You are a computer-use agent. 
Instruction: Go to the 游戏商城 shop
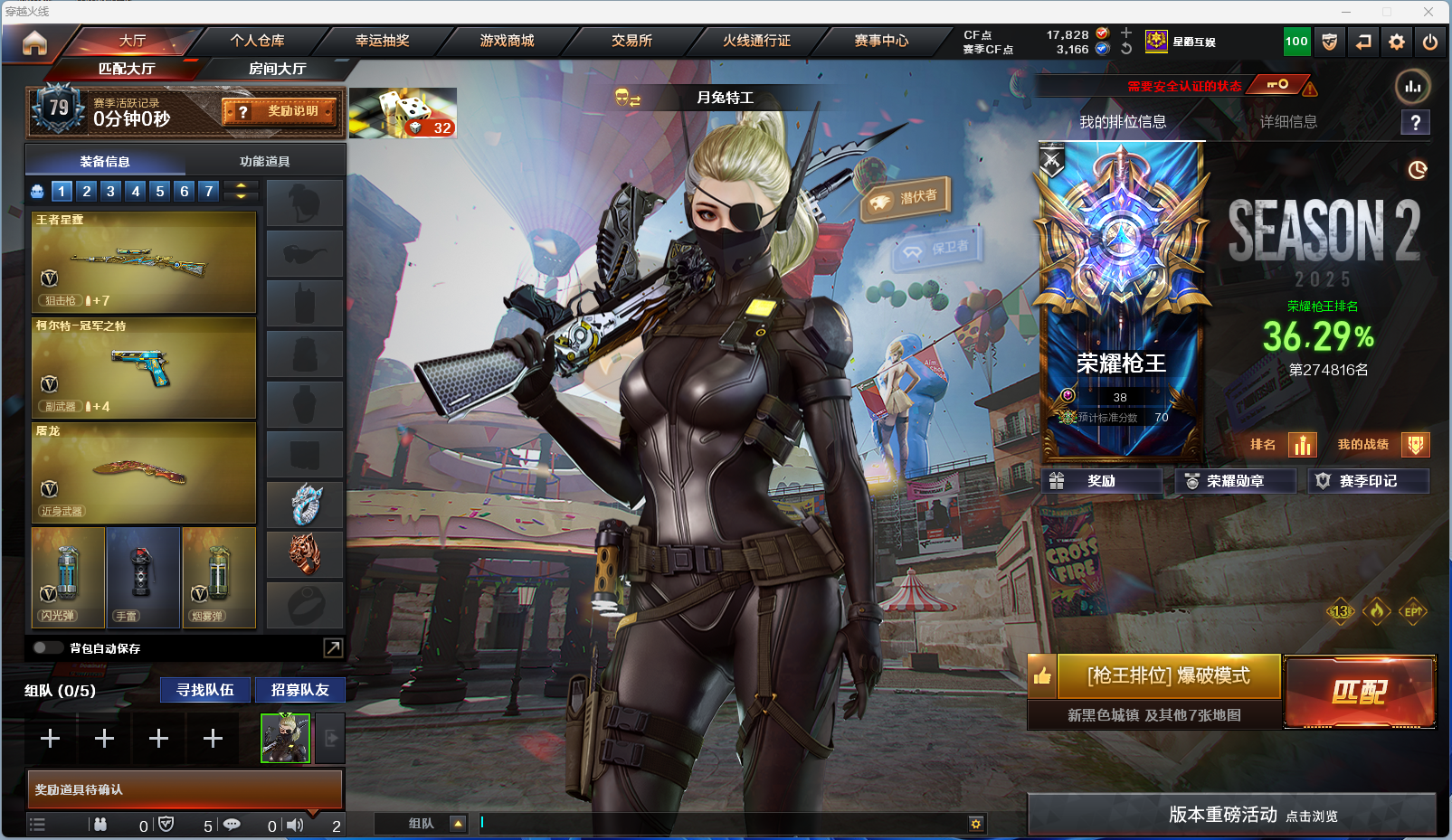tap(507, 41)
